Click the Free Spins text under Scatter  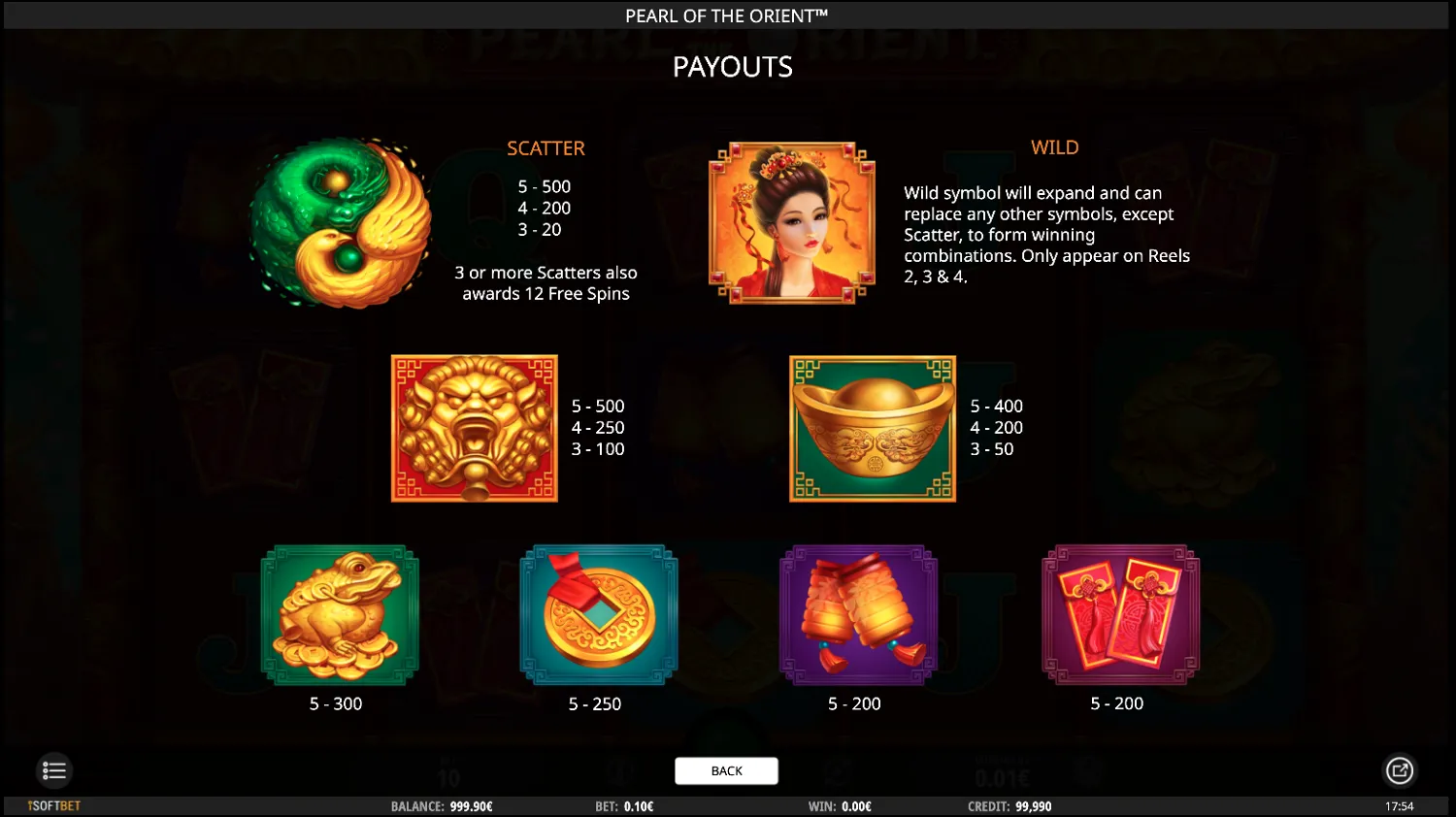pyautogui.click(x=546, y=283)
